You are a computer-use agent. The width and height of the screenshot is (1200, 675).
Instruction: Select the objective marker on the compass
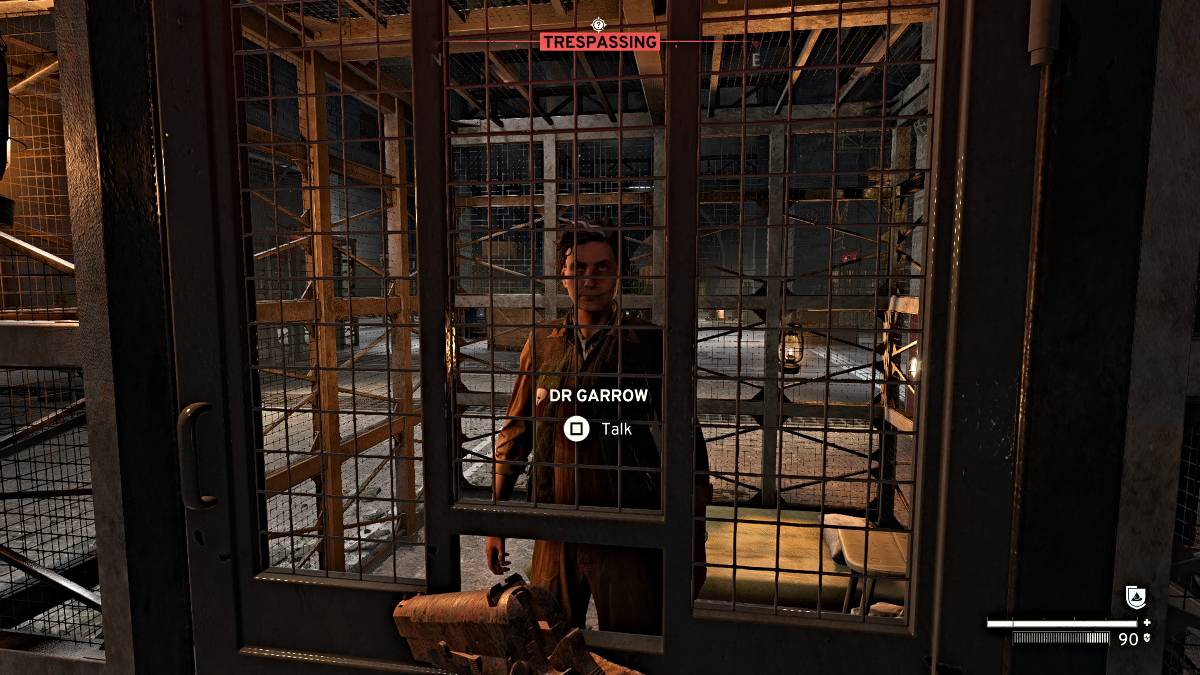[x=599, y=24]
